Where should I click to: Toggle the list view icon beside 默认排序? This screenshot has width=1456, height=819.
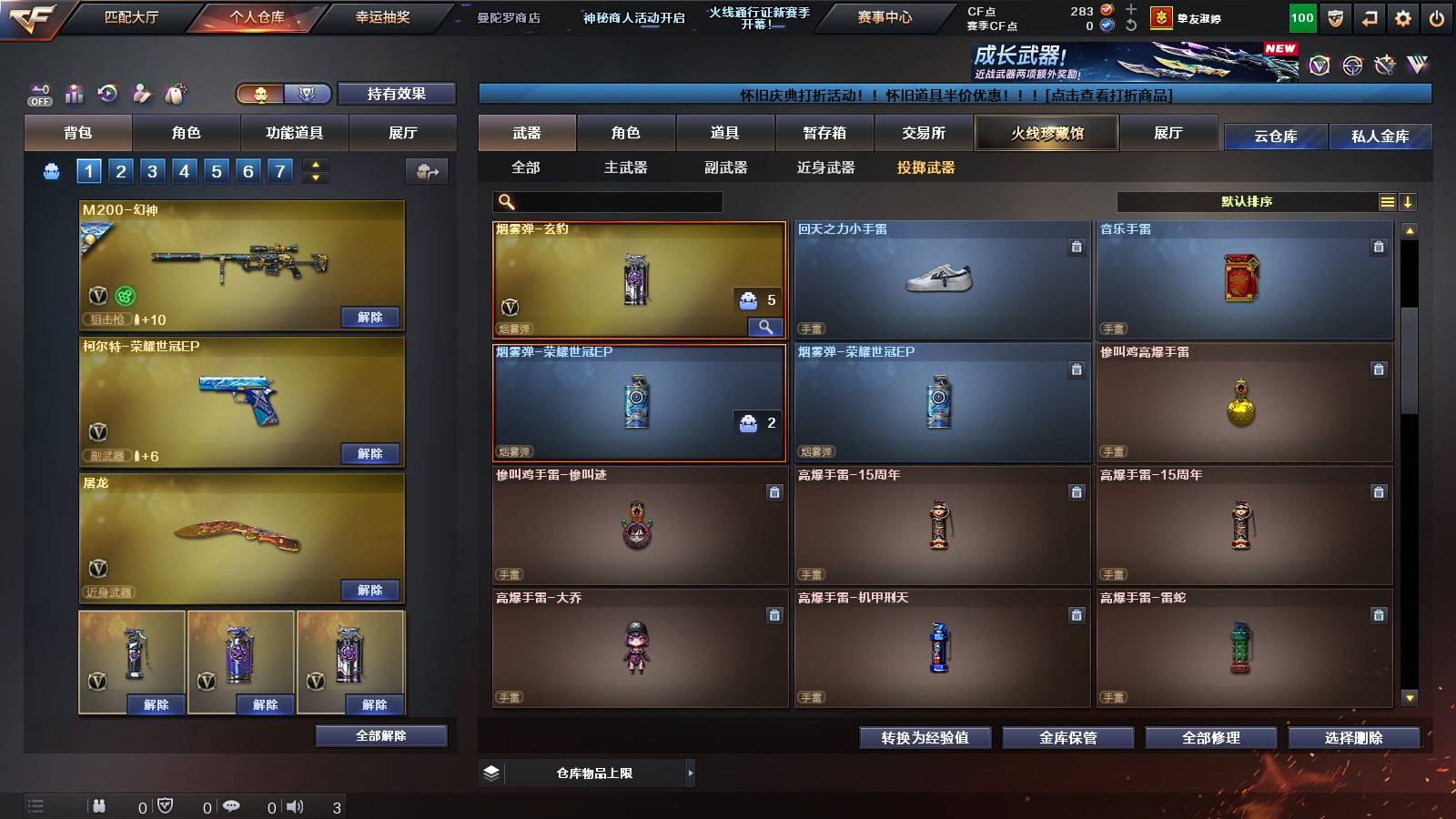[x=1387, y=201]
